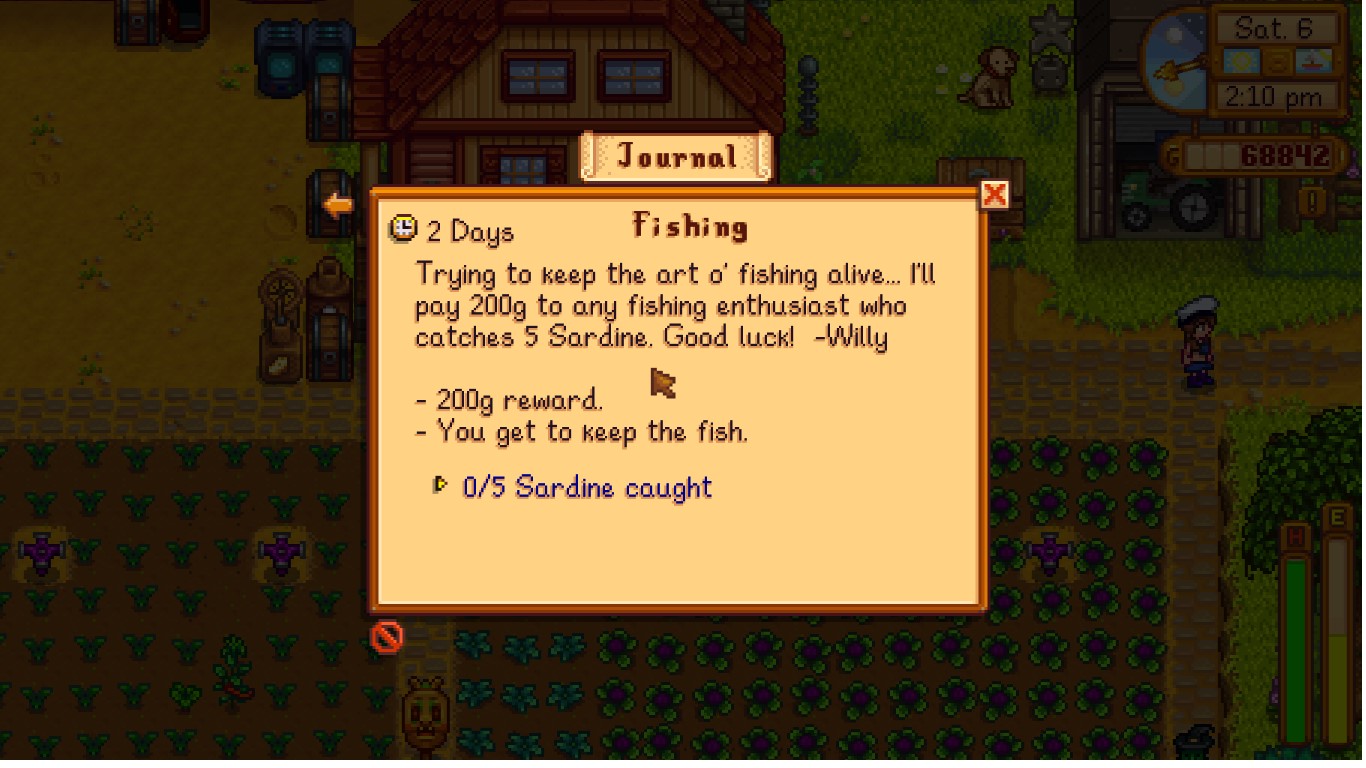This screenshot has height=768, width=1366.
Task: Click the exclamation icon below the gold counter
Action: point(1311,202)
